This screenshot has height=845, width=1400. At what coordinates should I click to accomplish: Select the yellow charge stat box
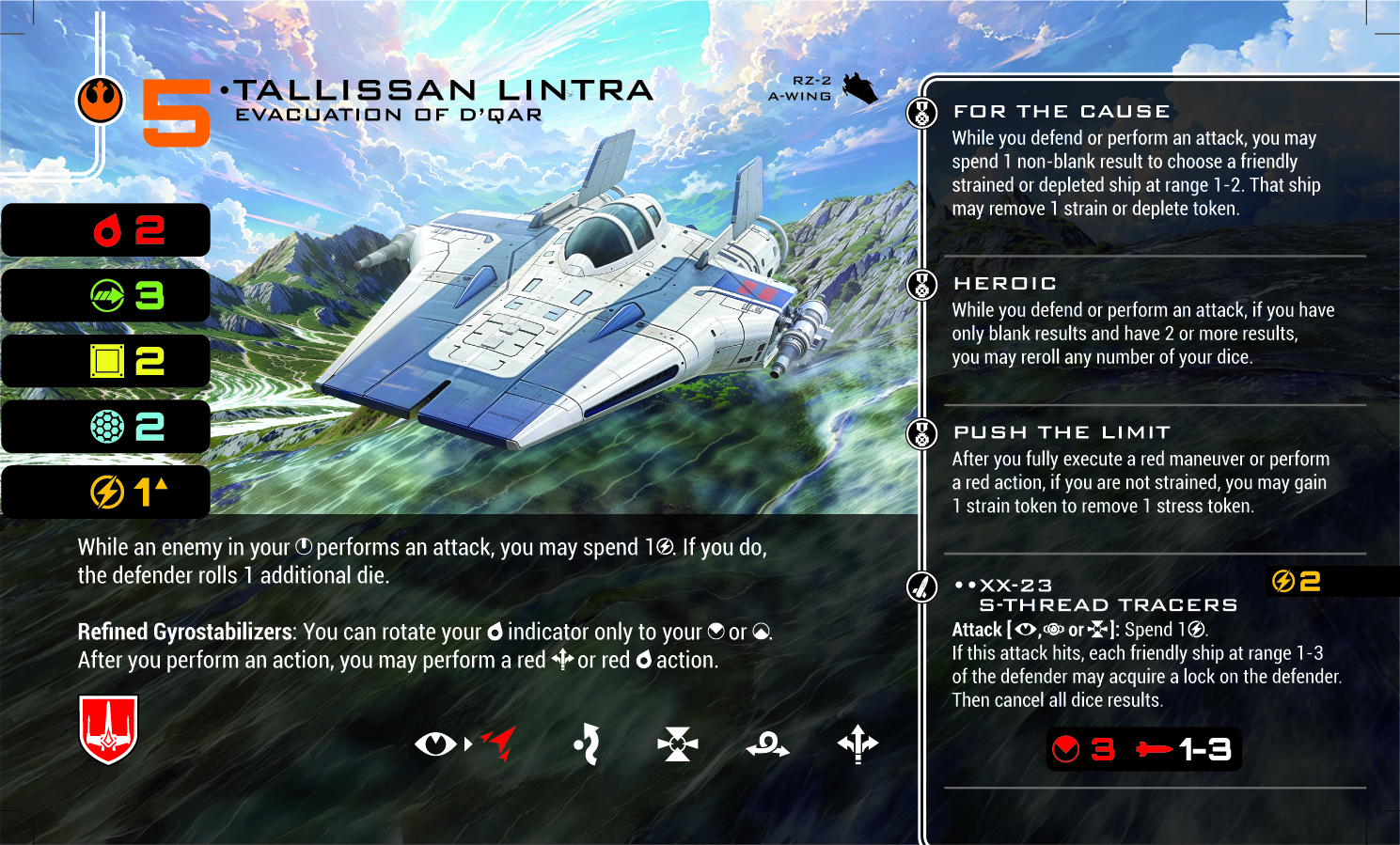coord(105,491)
